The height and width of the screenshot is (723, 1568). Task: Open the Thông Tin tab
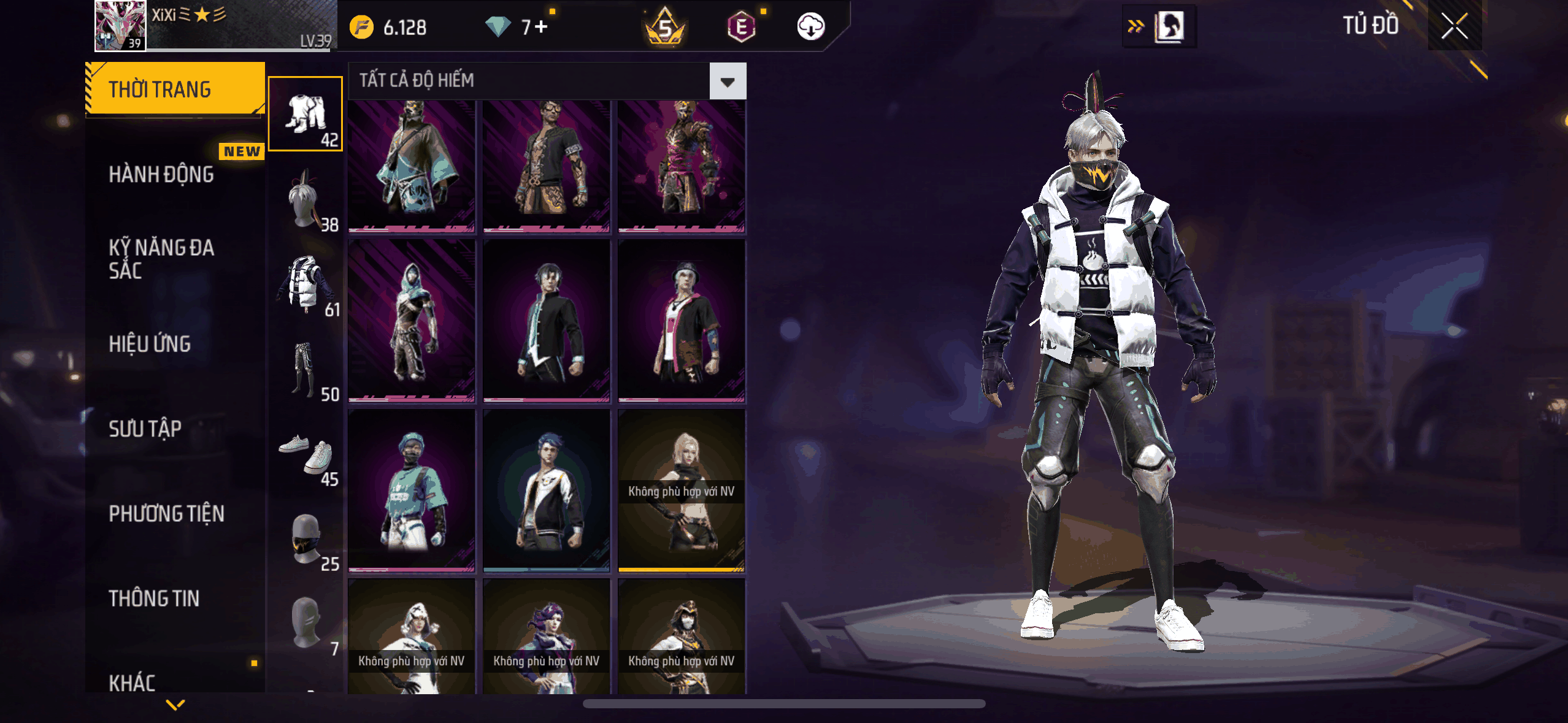[x=154, y=599]
